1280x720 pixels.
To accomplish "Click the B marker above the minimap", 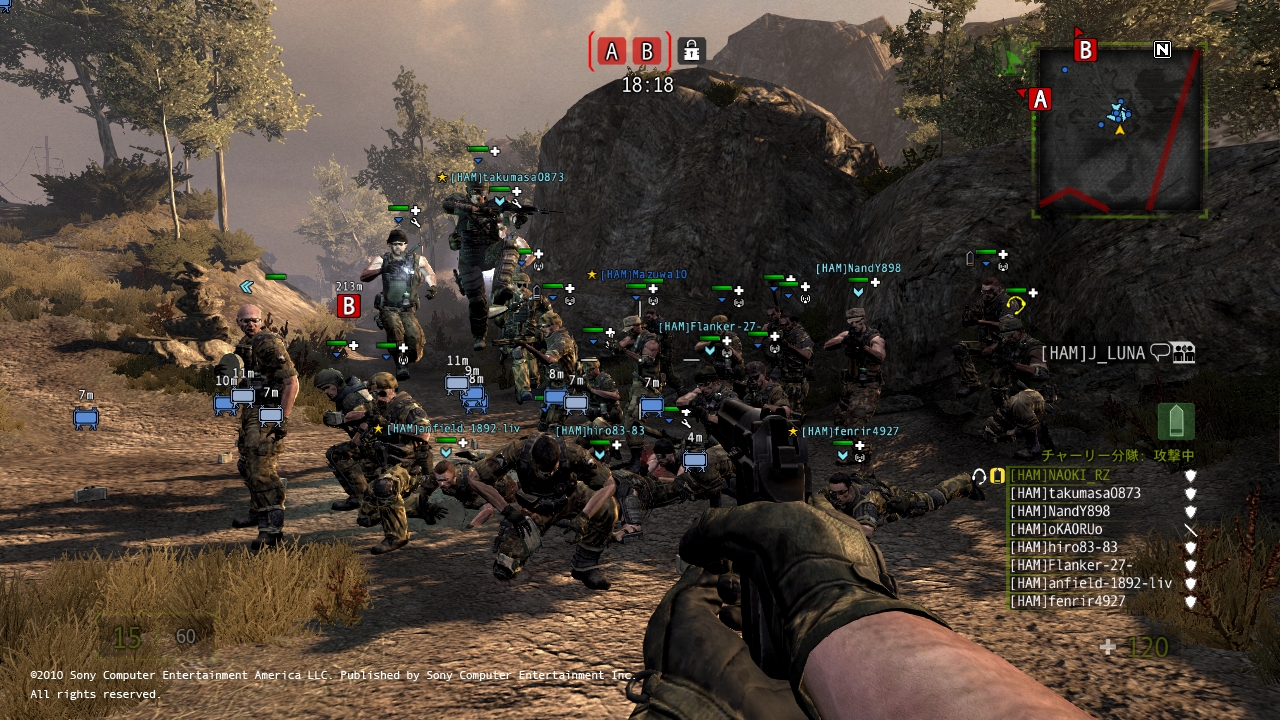I will click(x=1085, y=49).
